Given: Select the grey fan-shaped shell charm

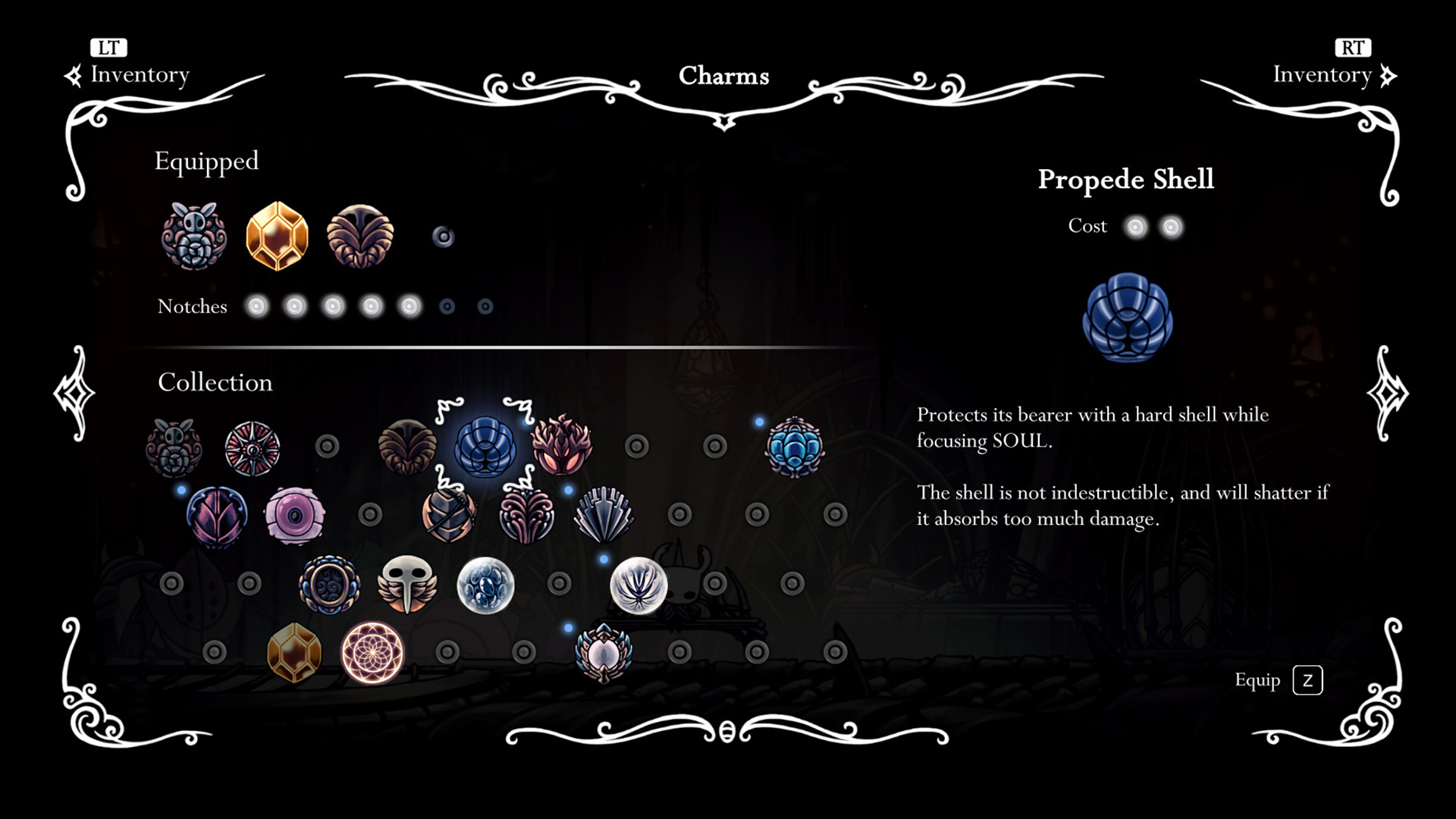Looking at the screenshot, I should pyautogui.click(x=602, y=516).
